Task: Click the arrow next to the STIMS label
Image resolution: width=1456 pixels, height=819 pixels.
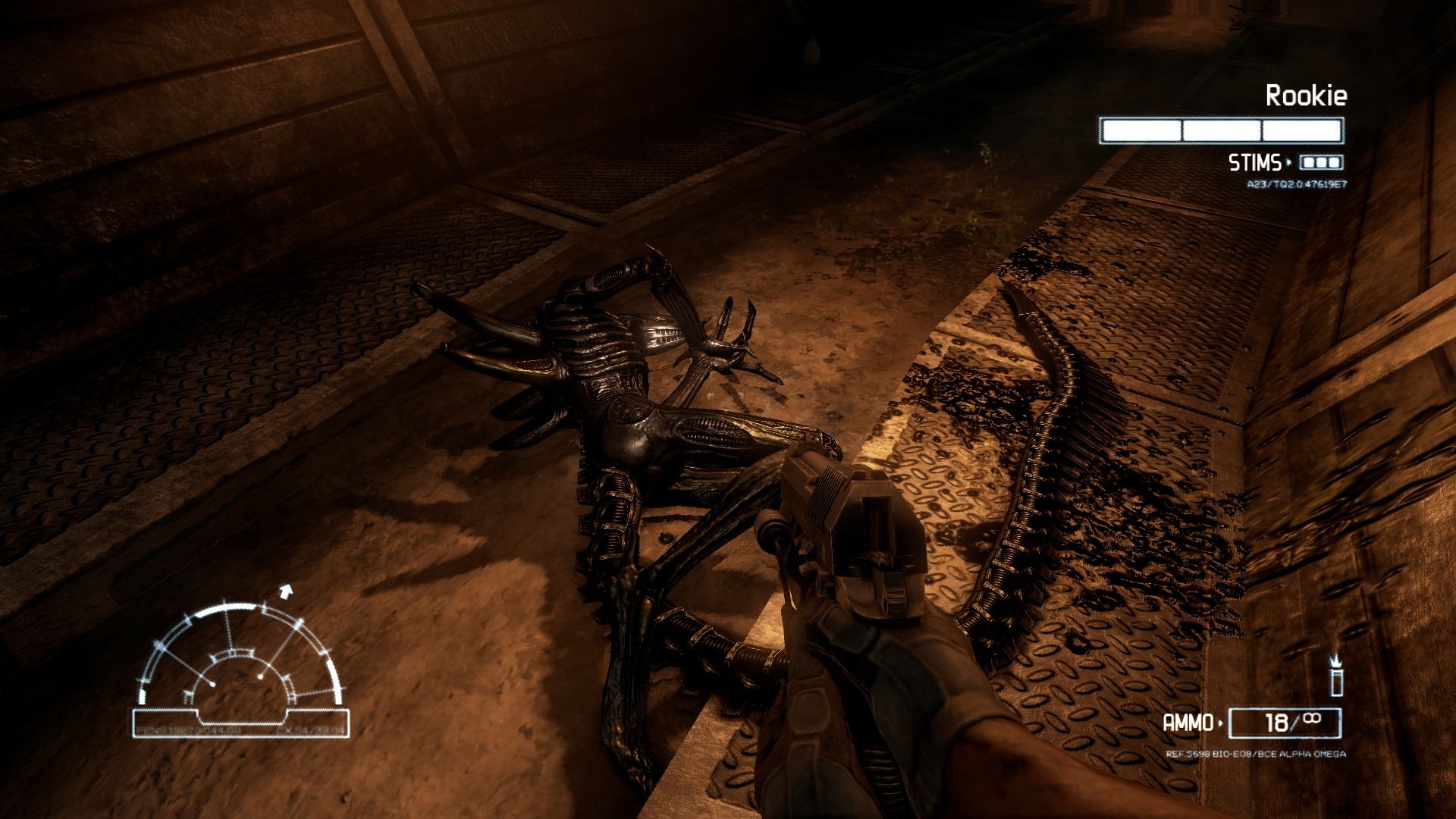Action: [1289, 162]
